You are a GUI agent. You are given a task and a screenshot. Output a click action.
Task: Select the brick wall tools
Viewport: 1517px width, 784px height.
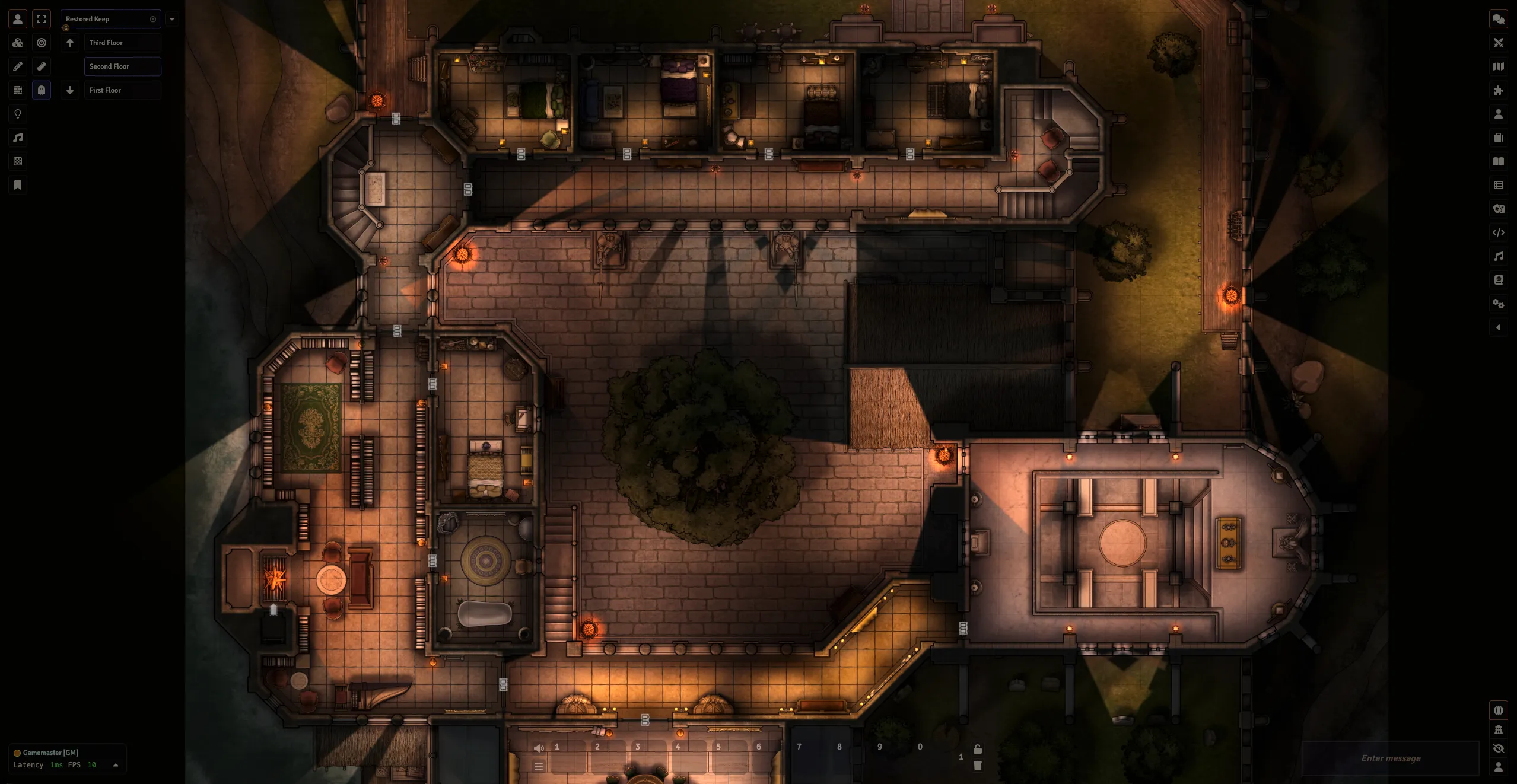(x=18, y=90)
